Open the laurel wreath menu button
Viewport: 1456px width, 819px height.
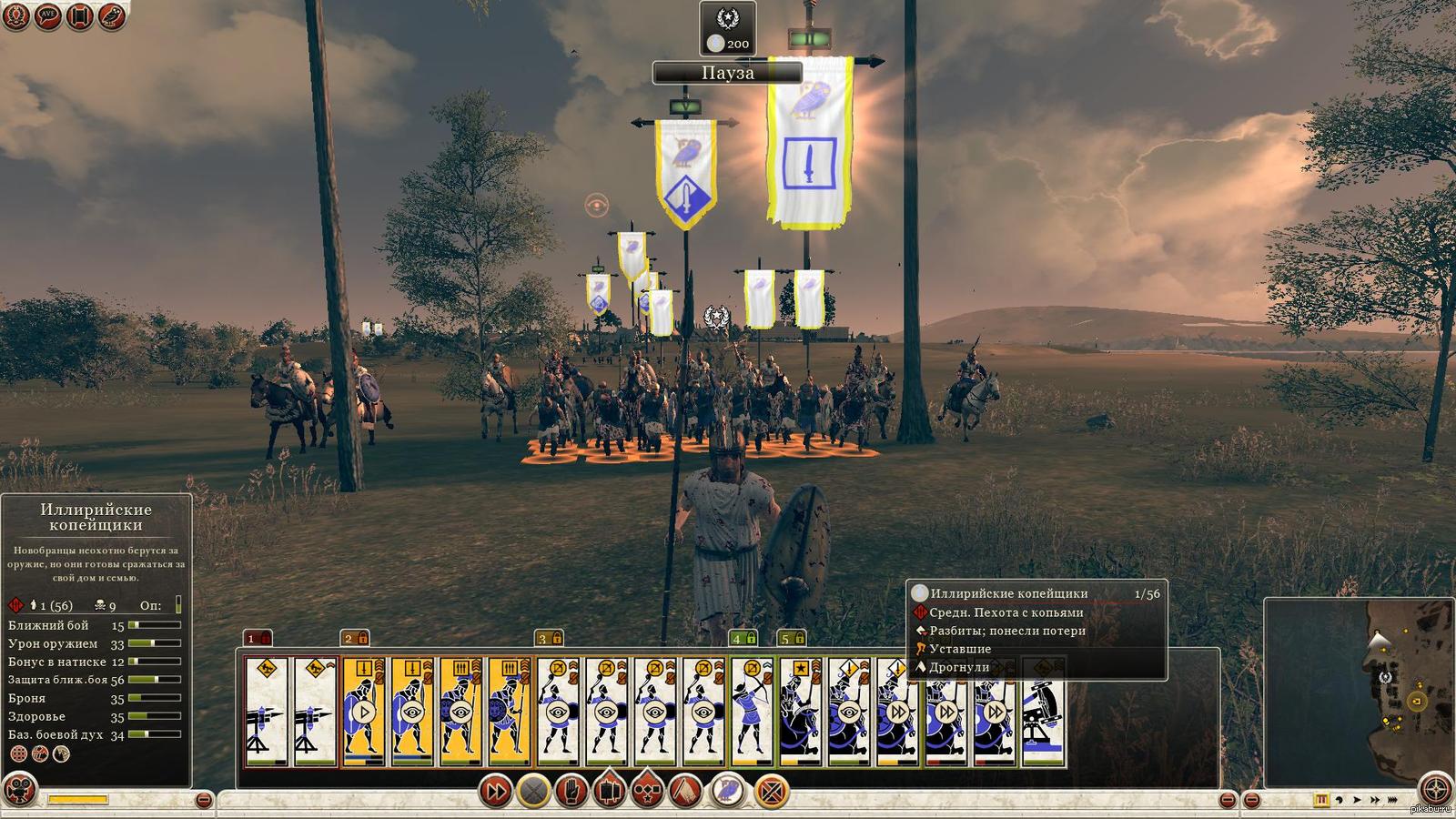tap(15, 15)
